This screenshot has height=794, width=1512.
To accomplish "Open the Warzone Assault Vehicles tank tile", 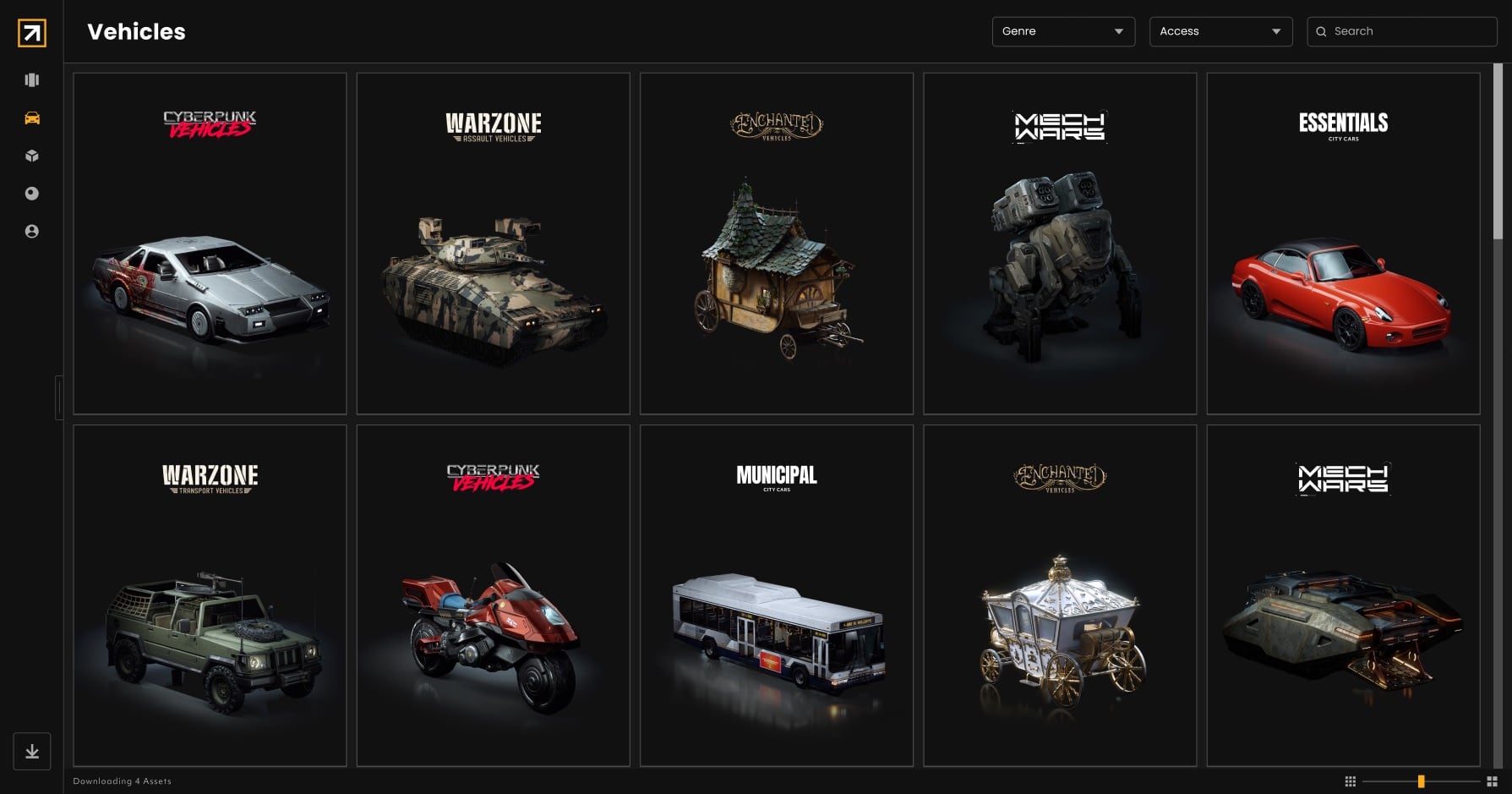I will (x=493, y=244).
